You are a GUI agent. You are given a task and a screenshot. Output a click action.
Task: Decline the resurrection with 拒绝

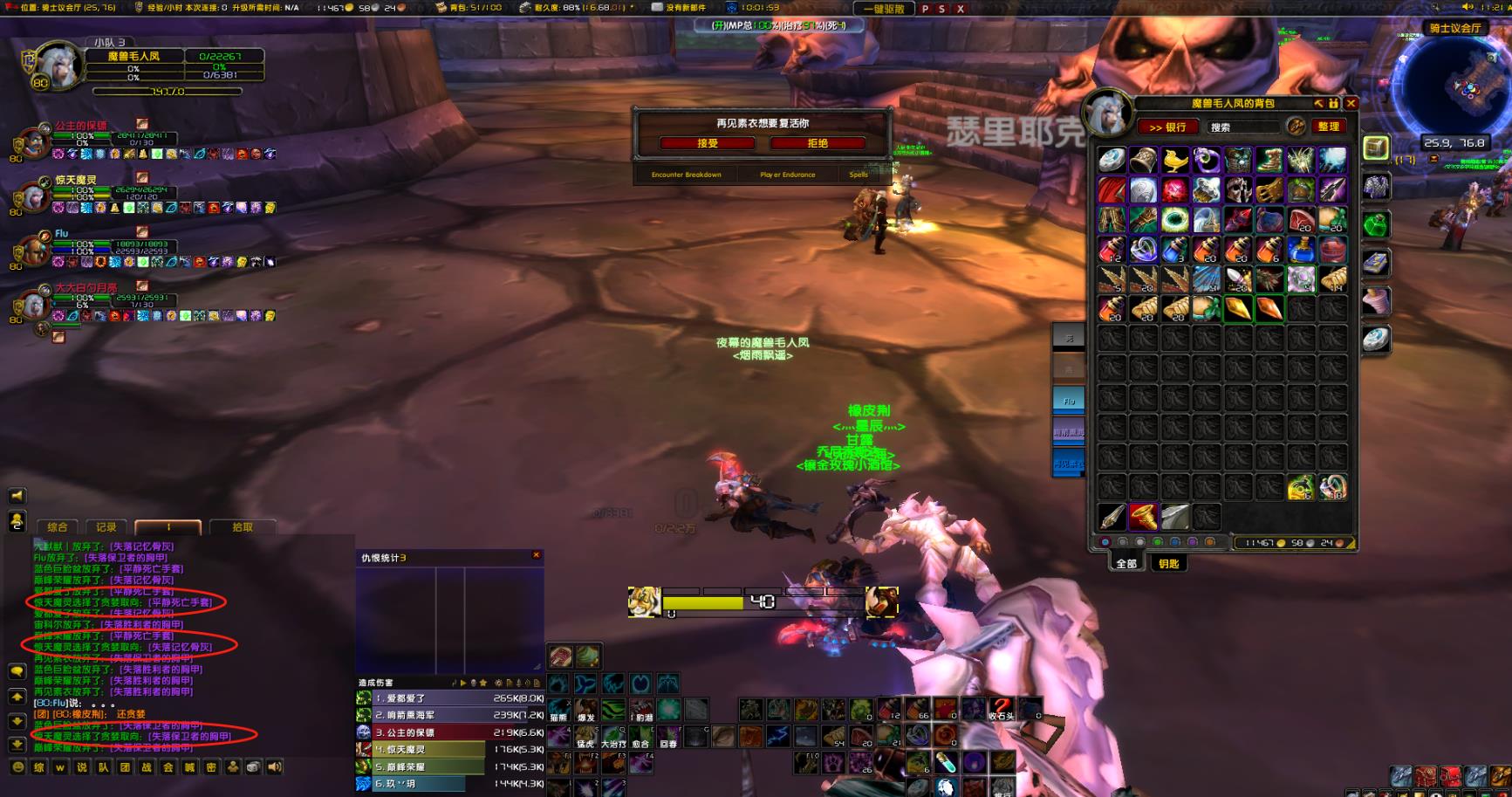[818, 143]
